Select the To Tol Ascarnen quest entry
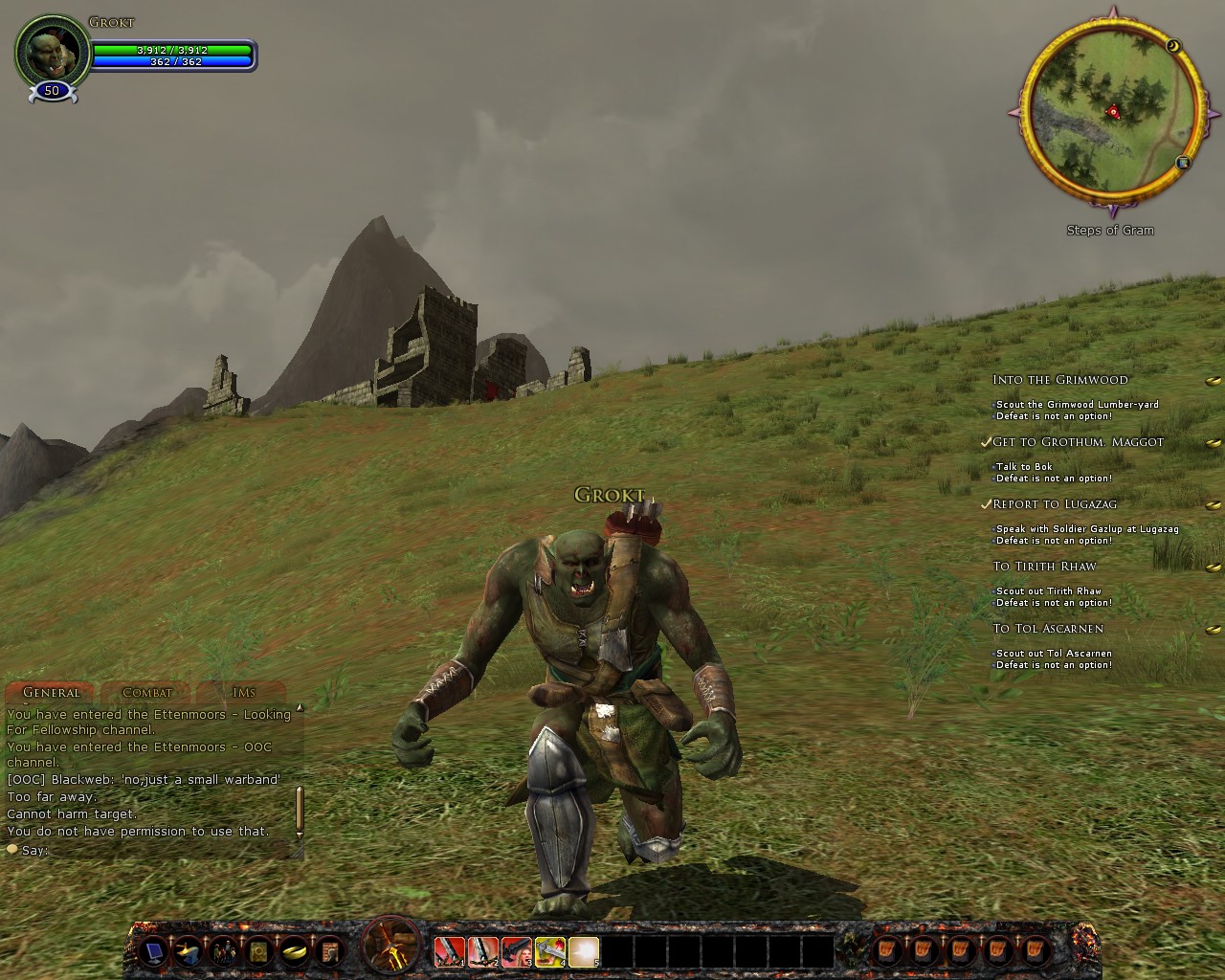The width and height of the screenshot is (1225, 980). (x=1048, y=629)
